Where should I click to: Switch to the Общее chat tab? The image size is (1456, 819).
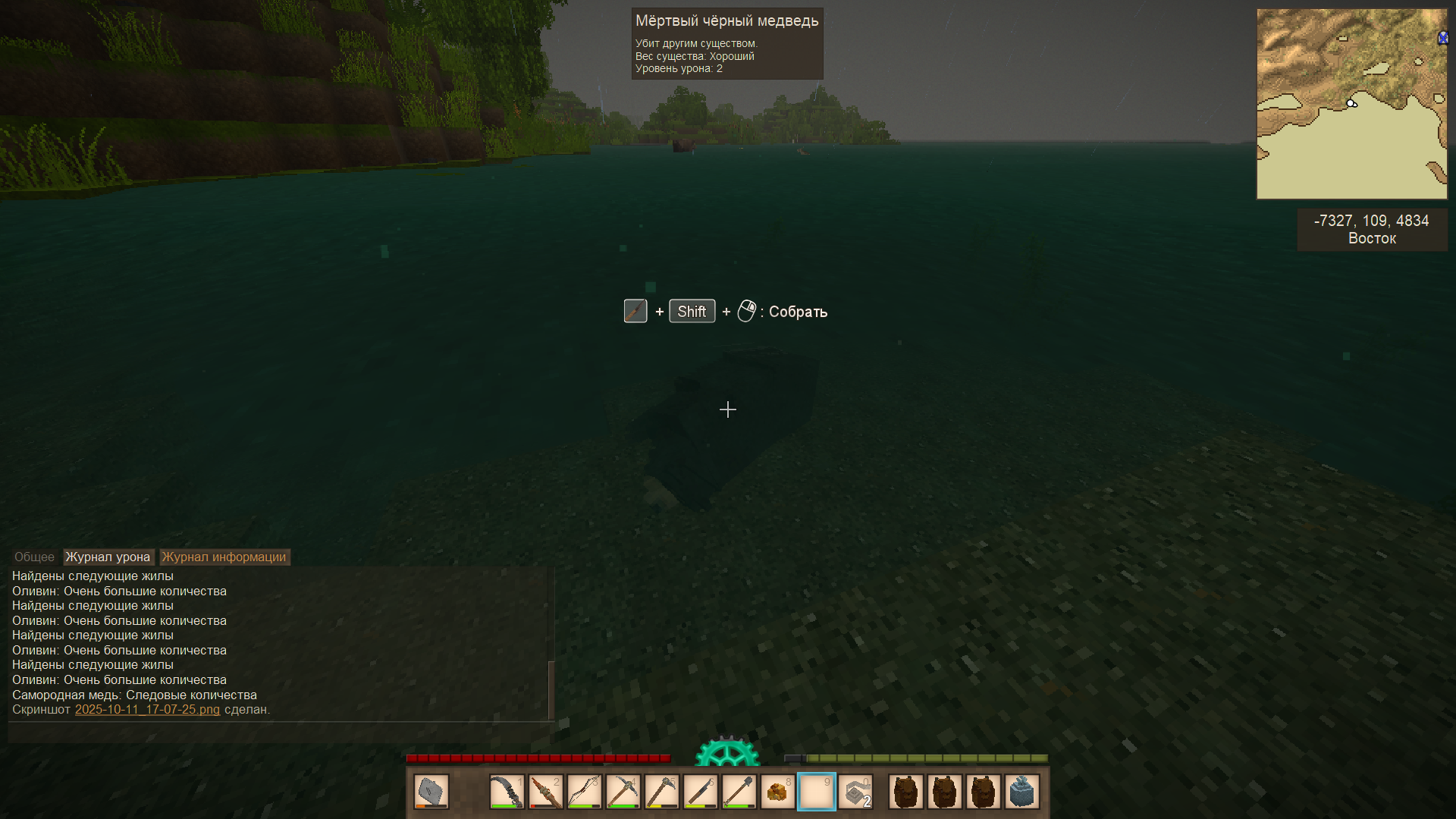coord(34,557)
